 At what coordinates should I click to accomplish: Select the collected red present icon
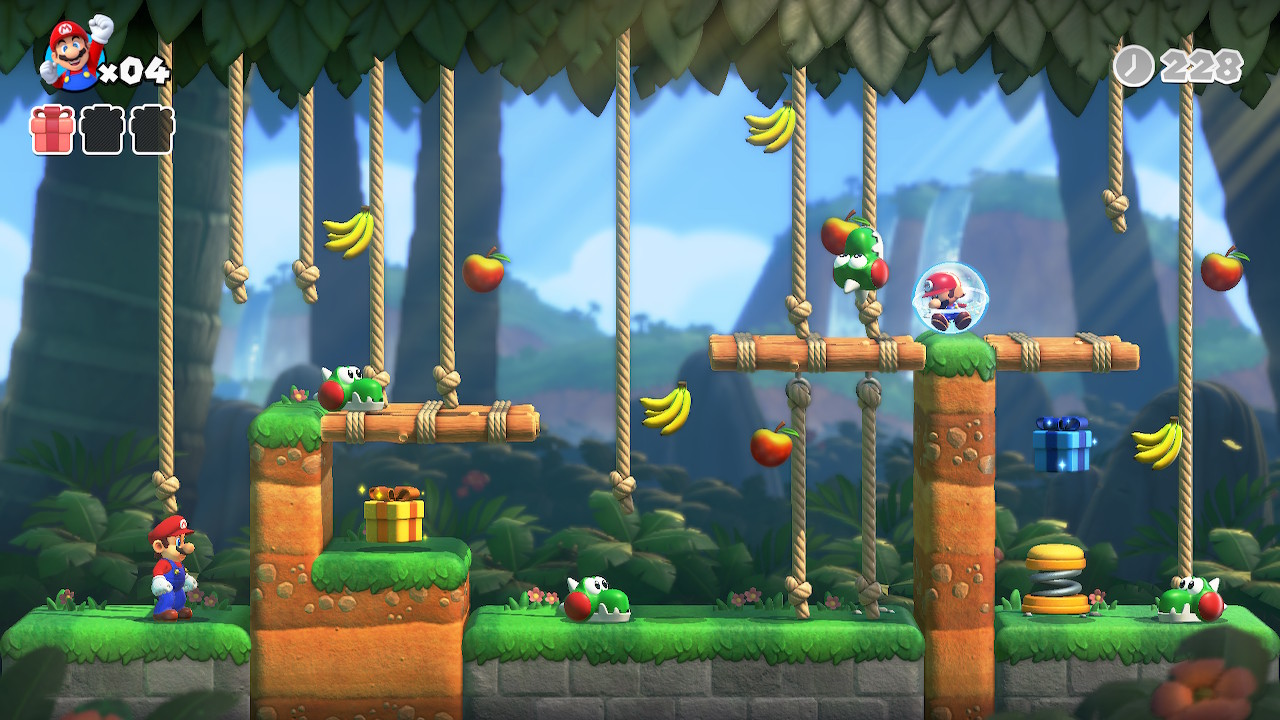53,130
